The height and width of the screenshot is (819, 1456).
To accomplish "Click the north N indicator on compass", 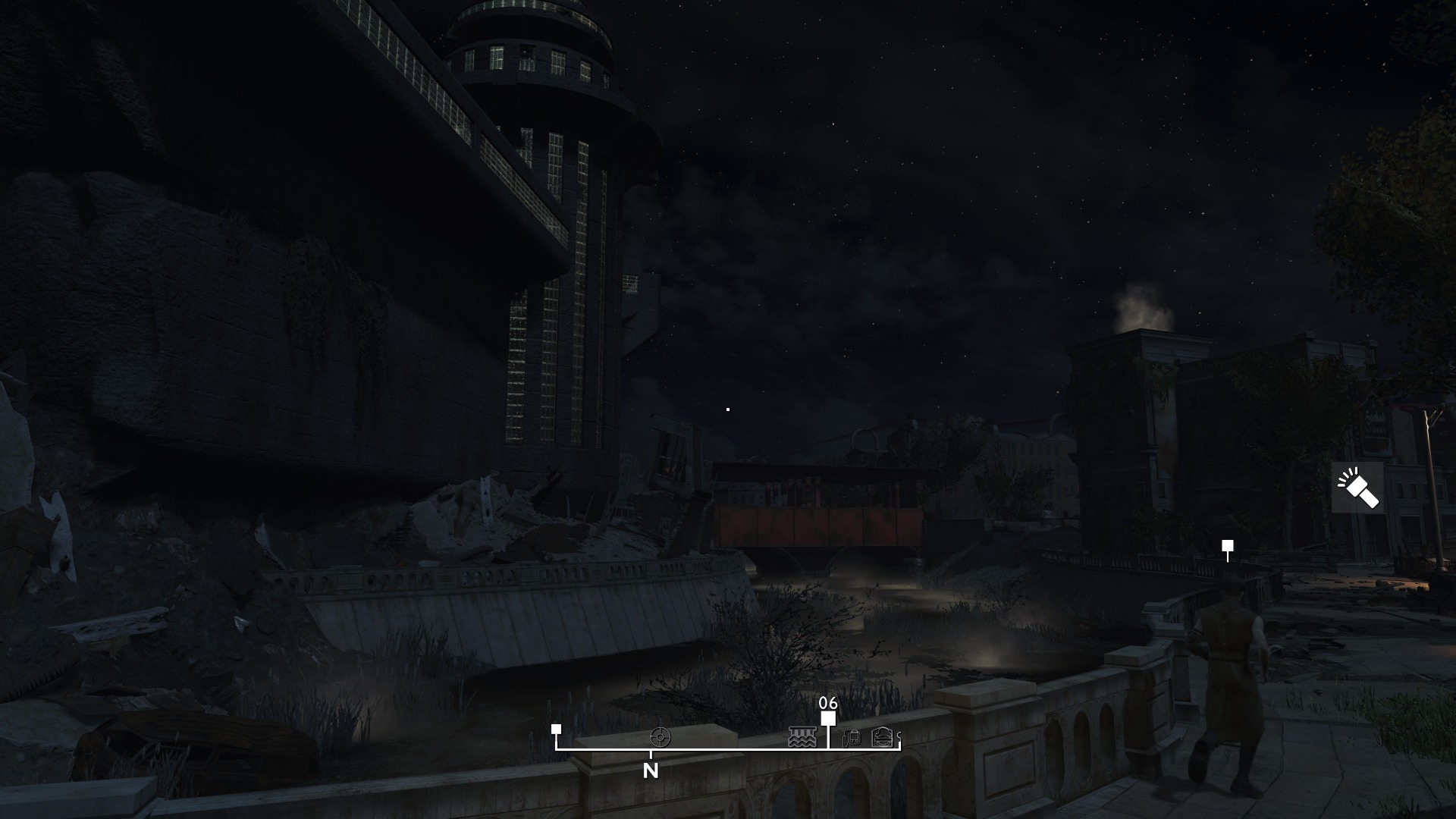I will tap(651, 770).
